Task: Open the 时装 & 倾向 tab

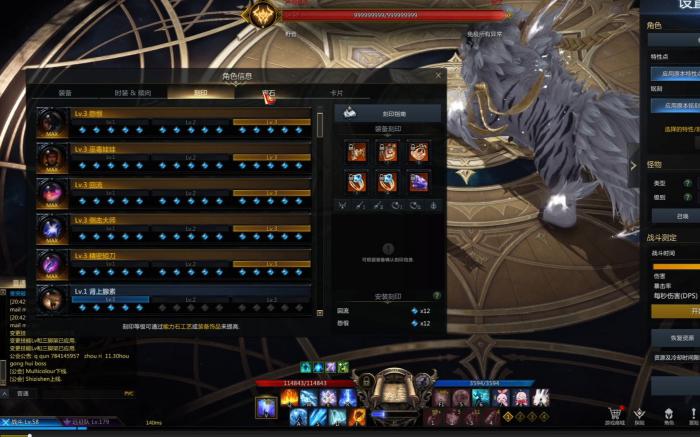Action: pyautogui.click(x=133, y=92)
